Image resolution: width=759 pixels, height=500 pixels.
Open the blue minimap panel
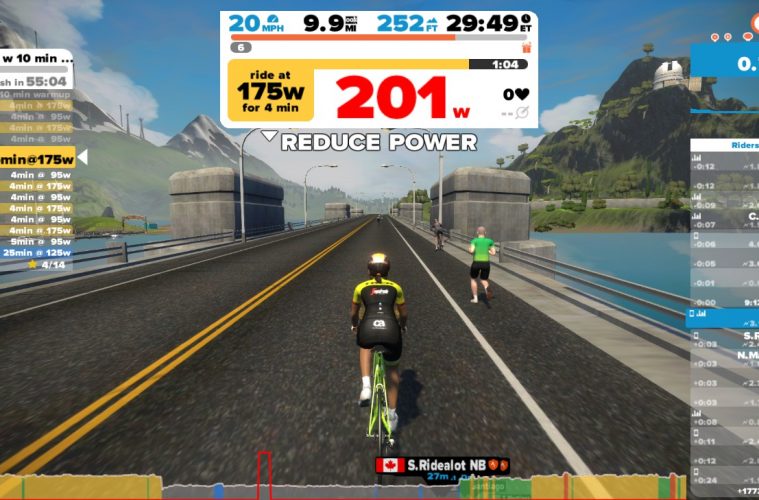(x=726, y=62)
